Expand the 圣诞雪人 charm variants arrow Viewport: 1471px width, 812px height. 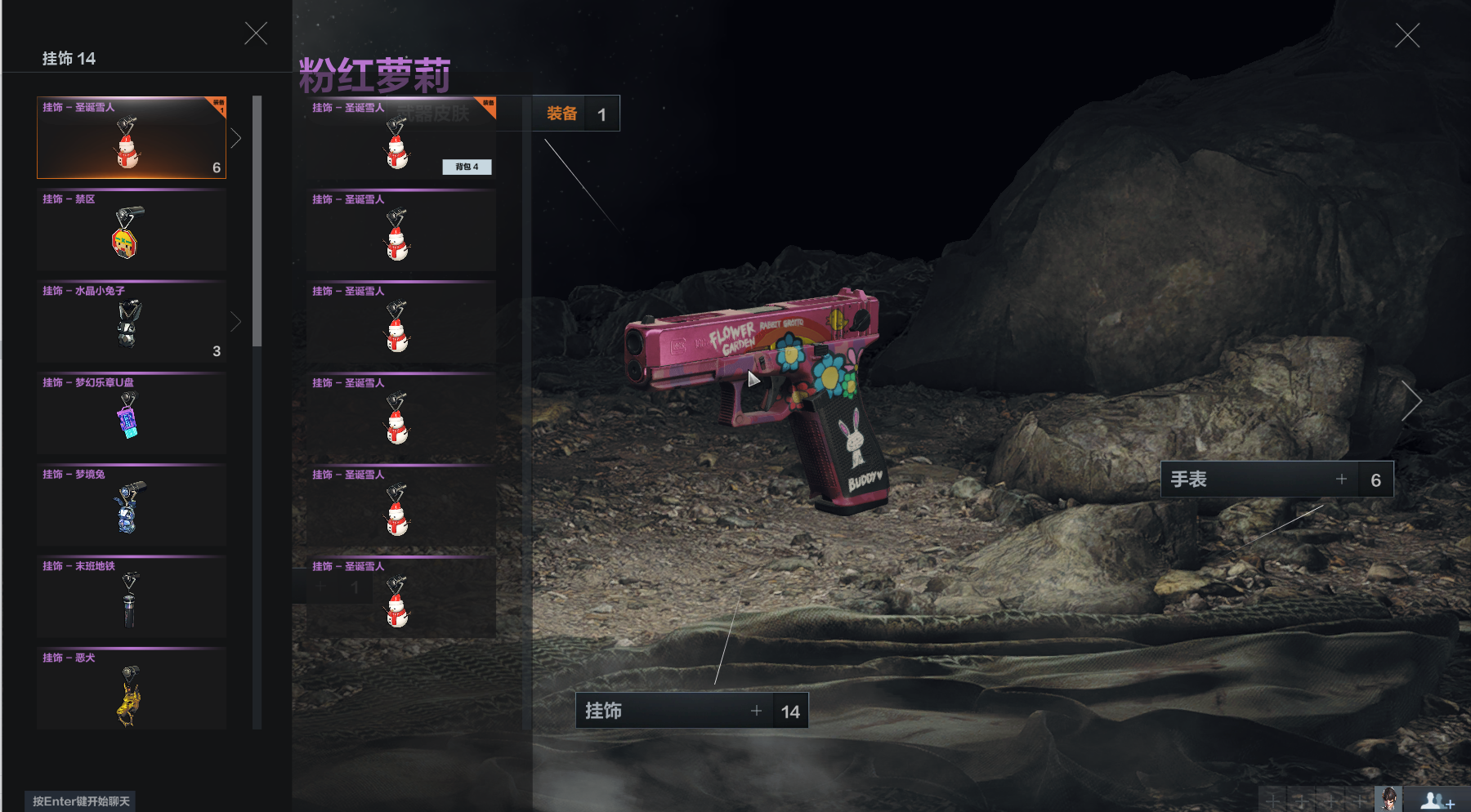(x=236, y=138)
